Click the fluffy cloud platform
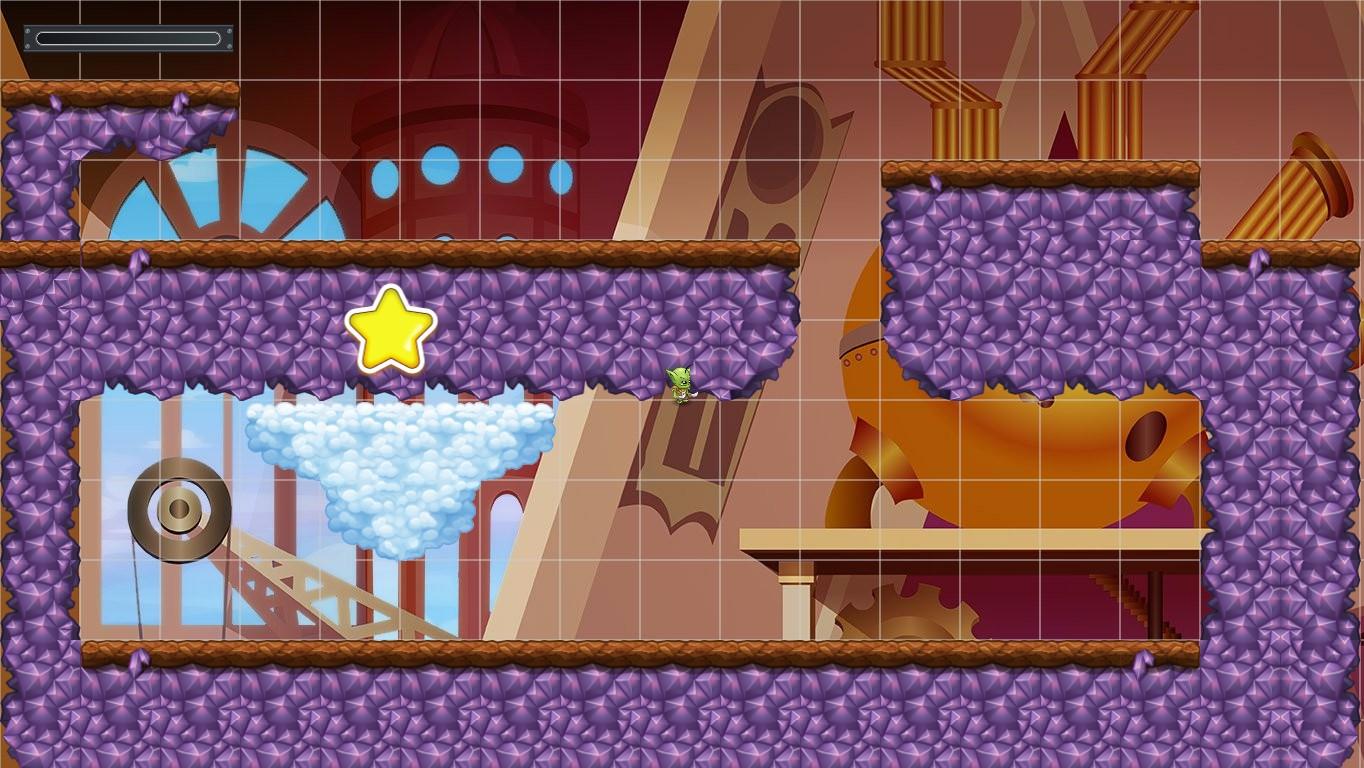This screenshot has width=1364, height=768. pos(395,460)
